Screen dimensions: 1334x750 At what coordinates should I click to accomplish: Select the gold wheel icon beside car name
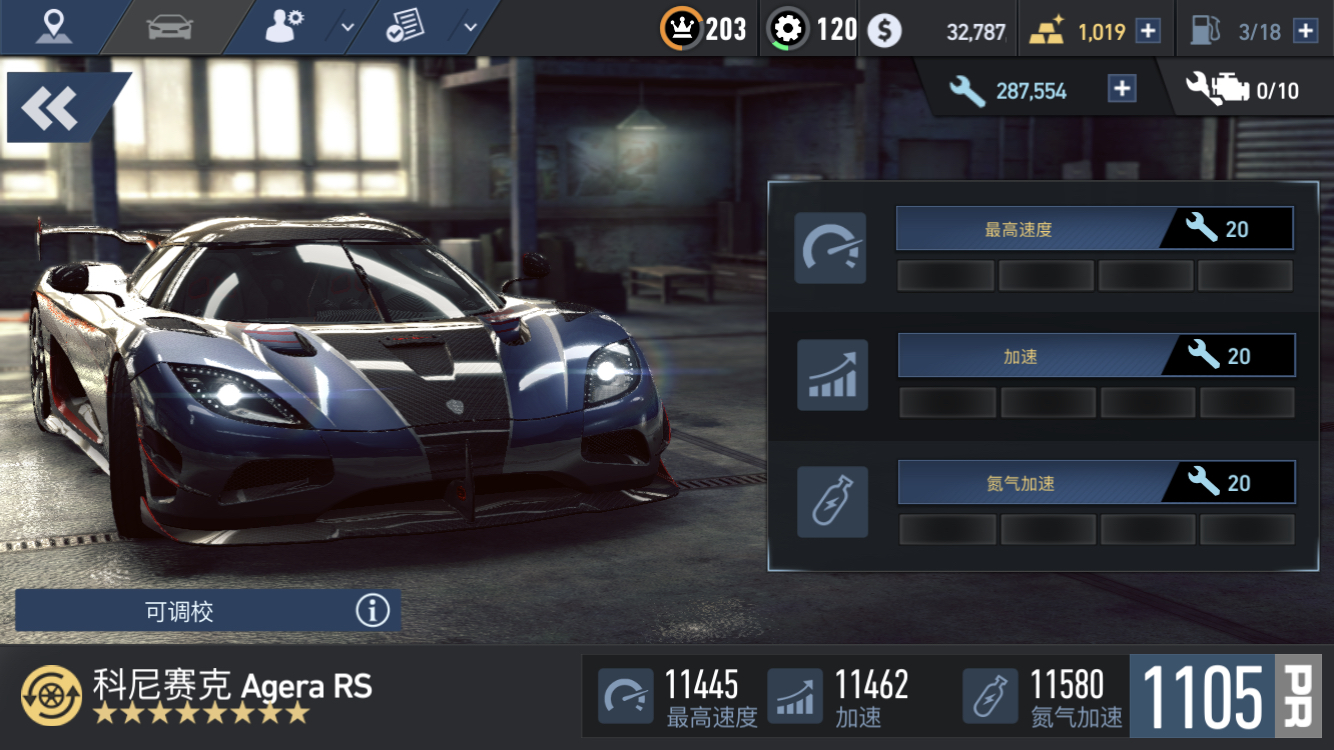tap(52, 695)
